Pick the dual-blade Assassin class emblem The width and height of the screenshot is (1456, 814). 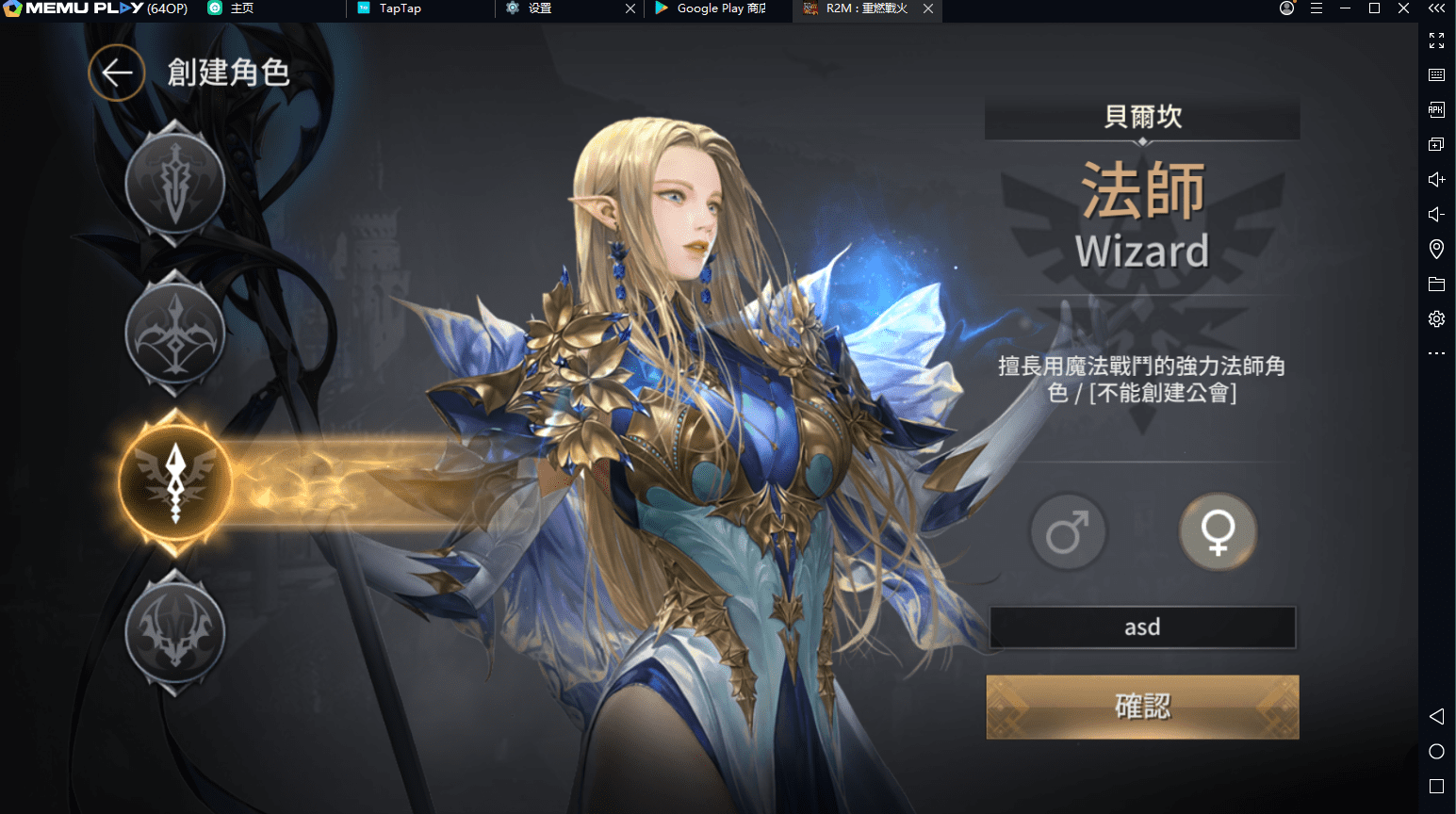[175, 632]
